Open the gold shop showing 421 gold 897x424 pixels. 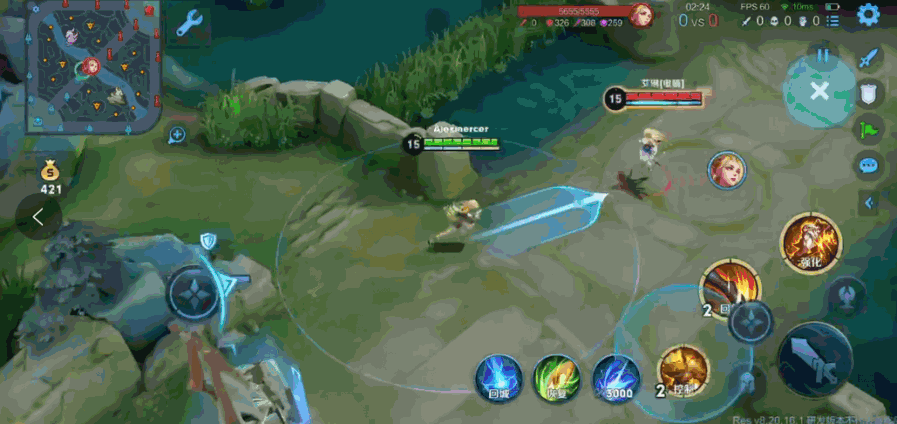coord(51,176)
